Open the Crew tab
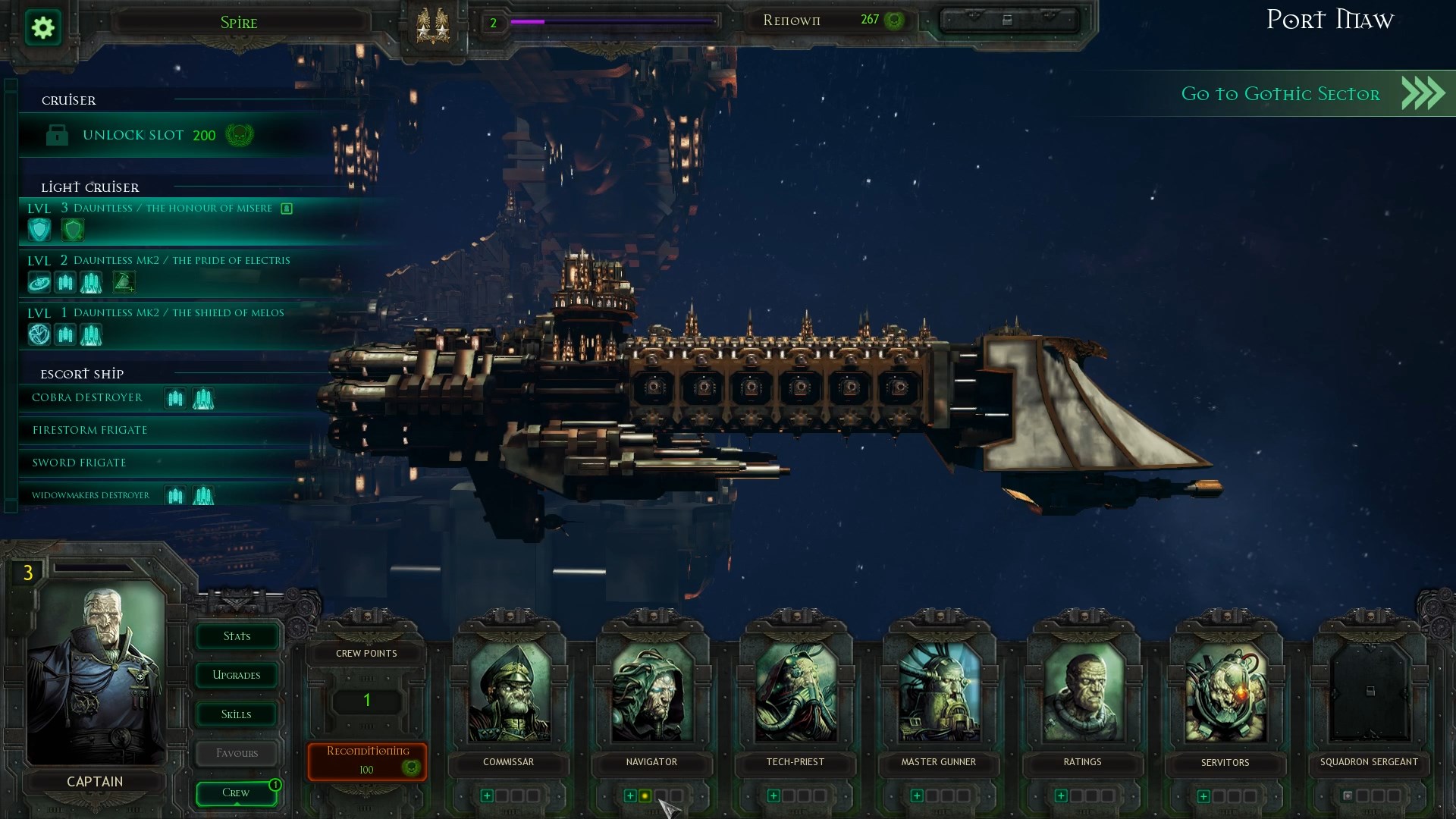The height and width of the screenshot is (819, 1456). pos(236,793)
